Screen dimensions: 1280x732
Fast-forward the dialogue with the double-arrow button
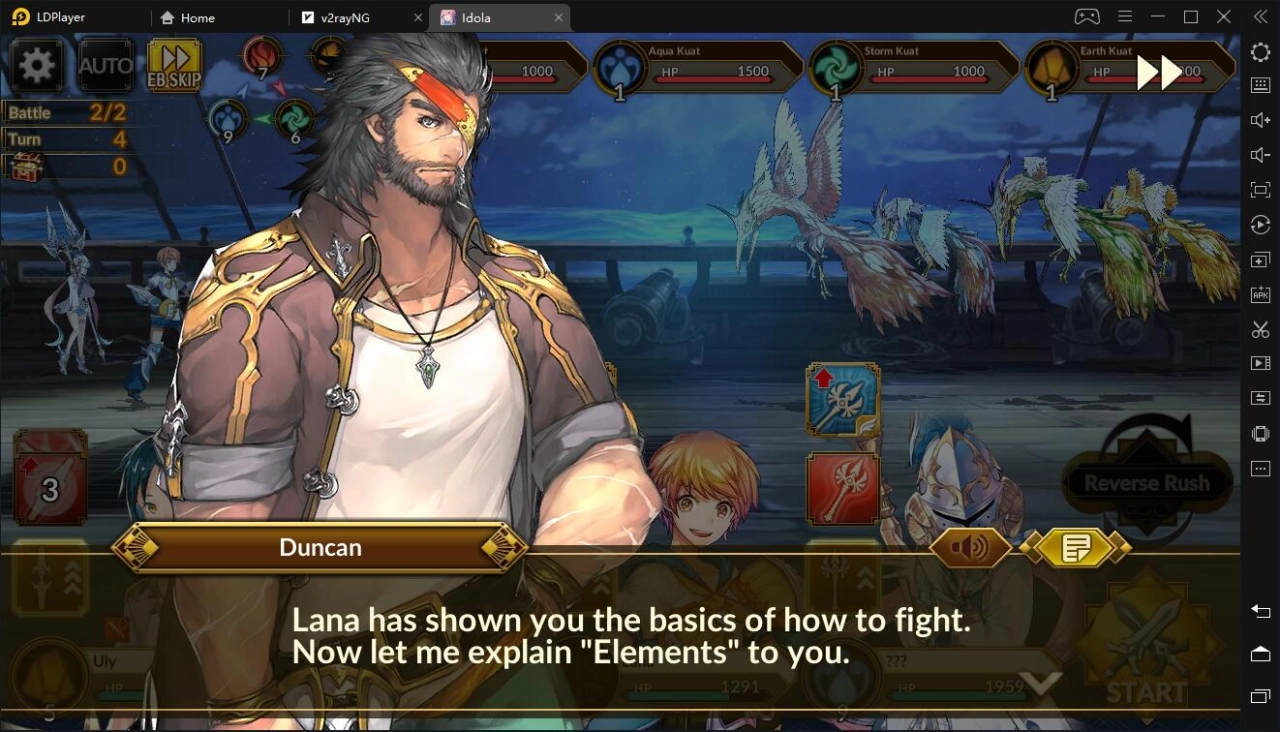[x=1159, y=72]
